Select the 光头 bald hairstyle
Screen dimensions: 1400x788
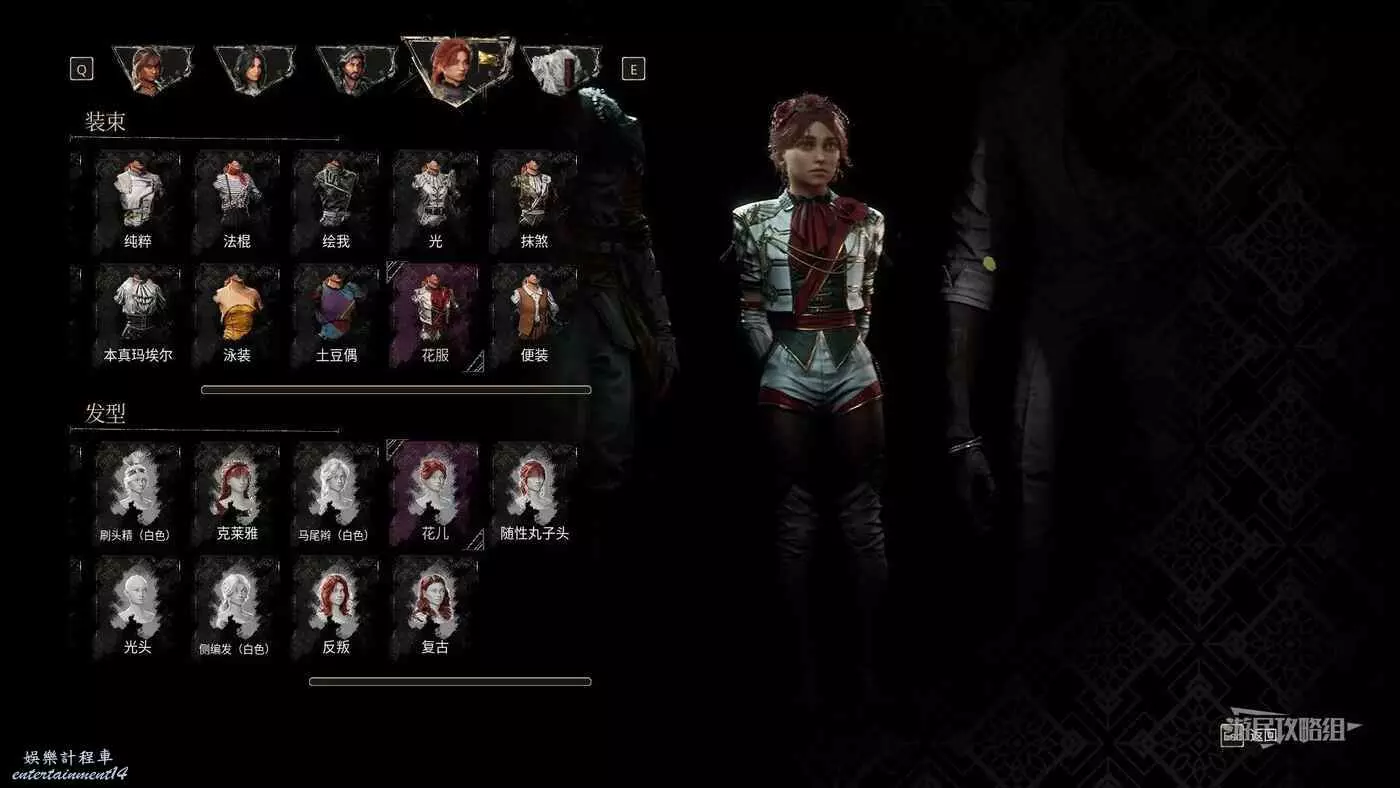(138, 607)
